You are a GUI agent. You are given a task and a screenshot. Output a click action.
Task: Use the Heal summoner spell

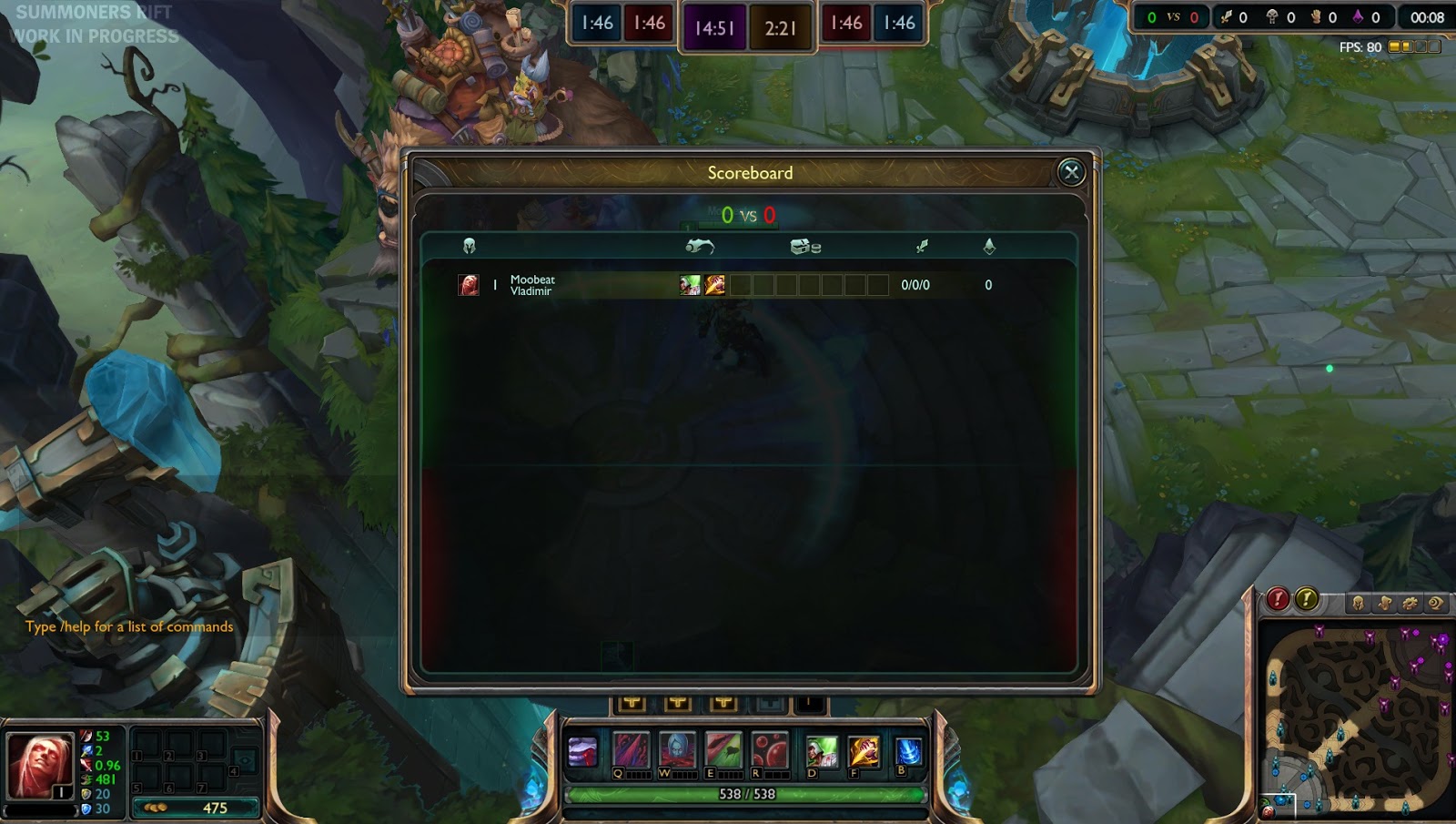point(821,752)
